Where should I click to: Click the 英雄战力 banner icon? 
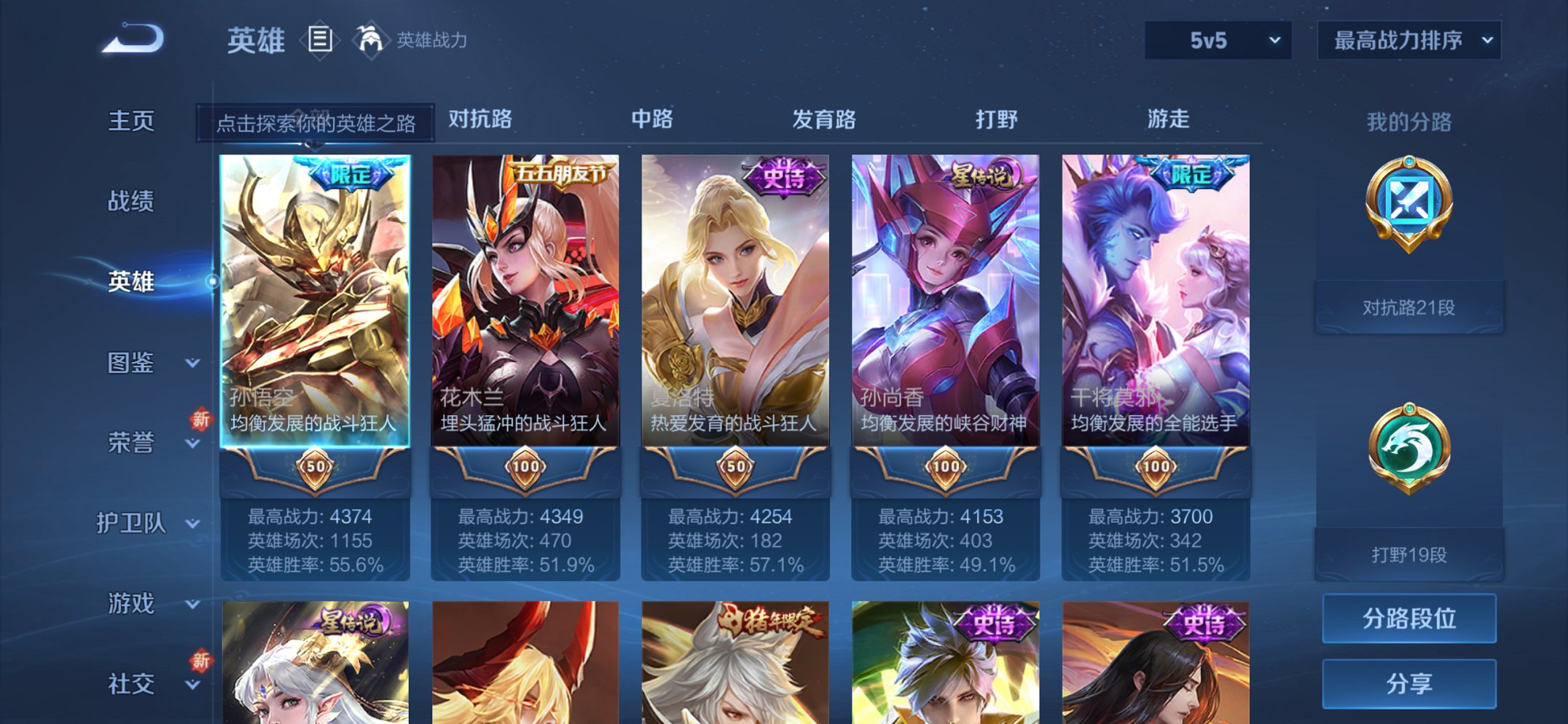pos(372,39)
